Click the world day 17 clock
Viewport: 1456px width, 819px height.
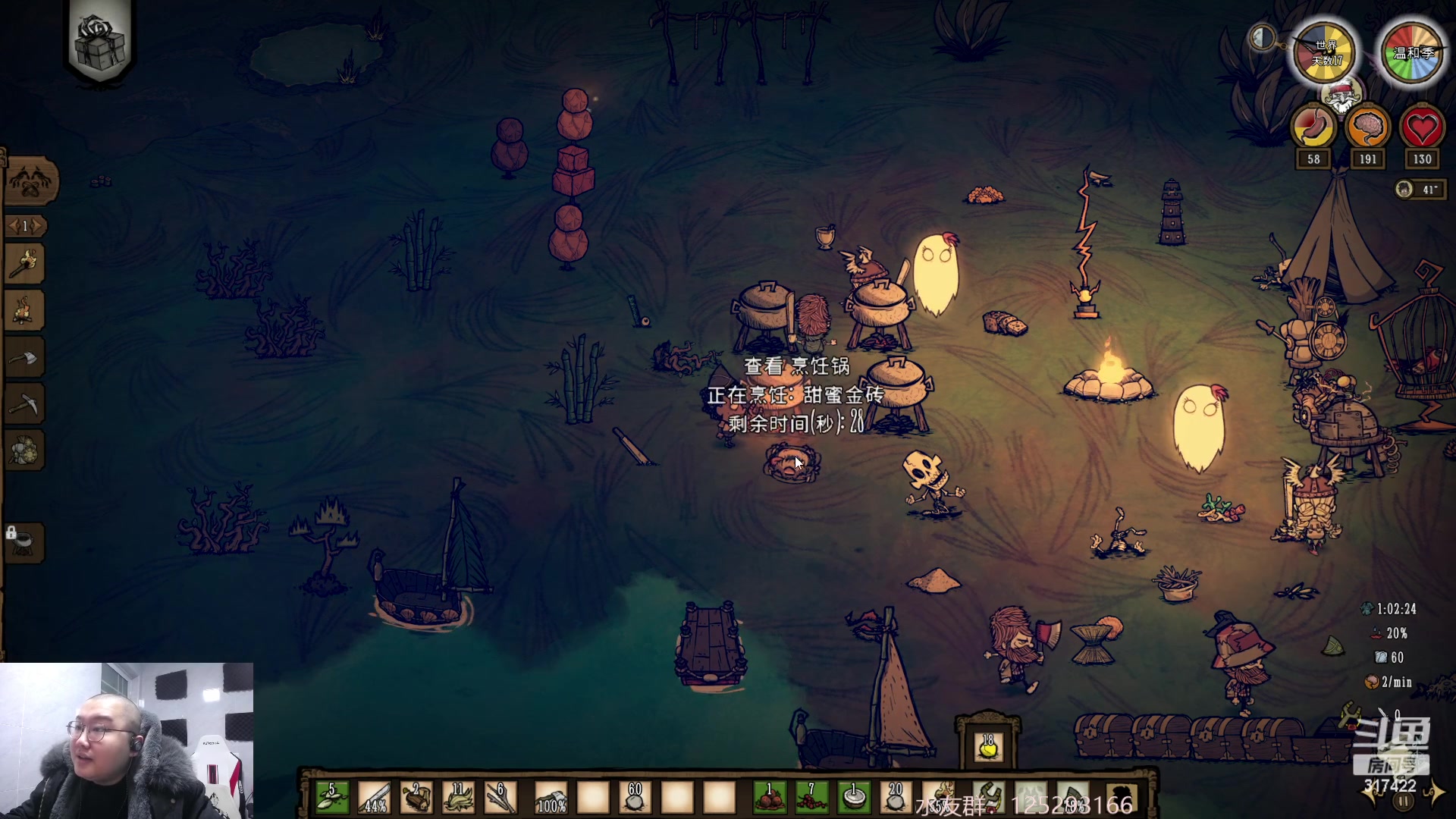click(1326, 53)
